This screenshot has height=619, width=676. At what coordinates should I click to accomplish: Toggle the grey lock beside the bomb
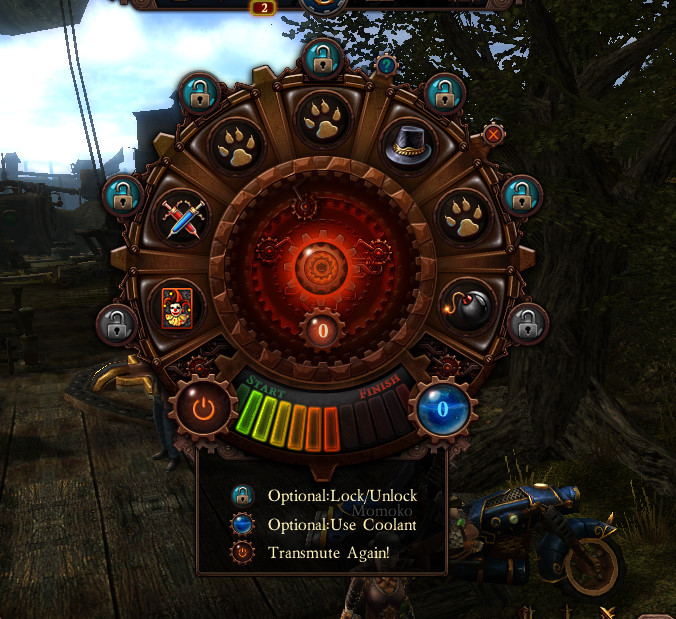click(x=527, y=324)
